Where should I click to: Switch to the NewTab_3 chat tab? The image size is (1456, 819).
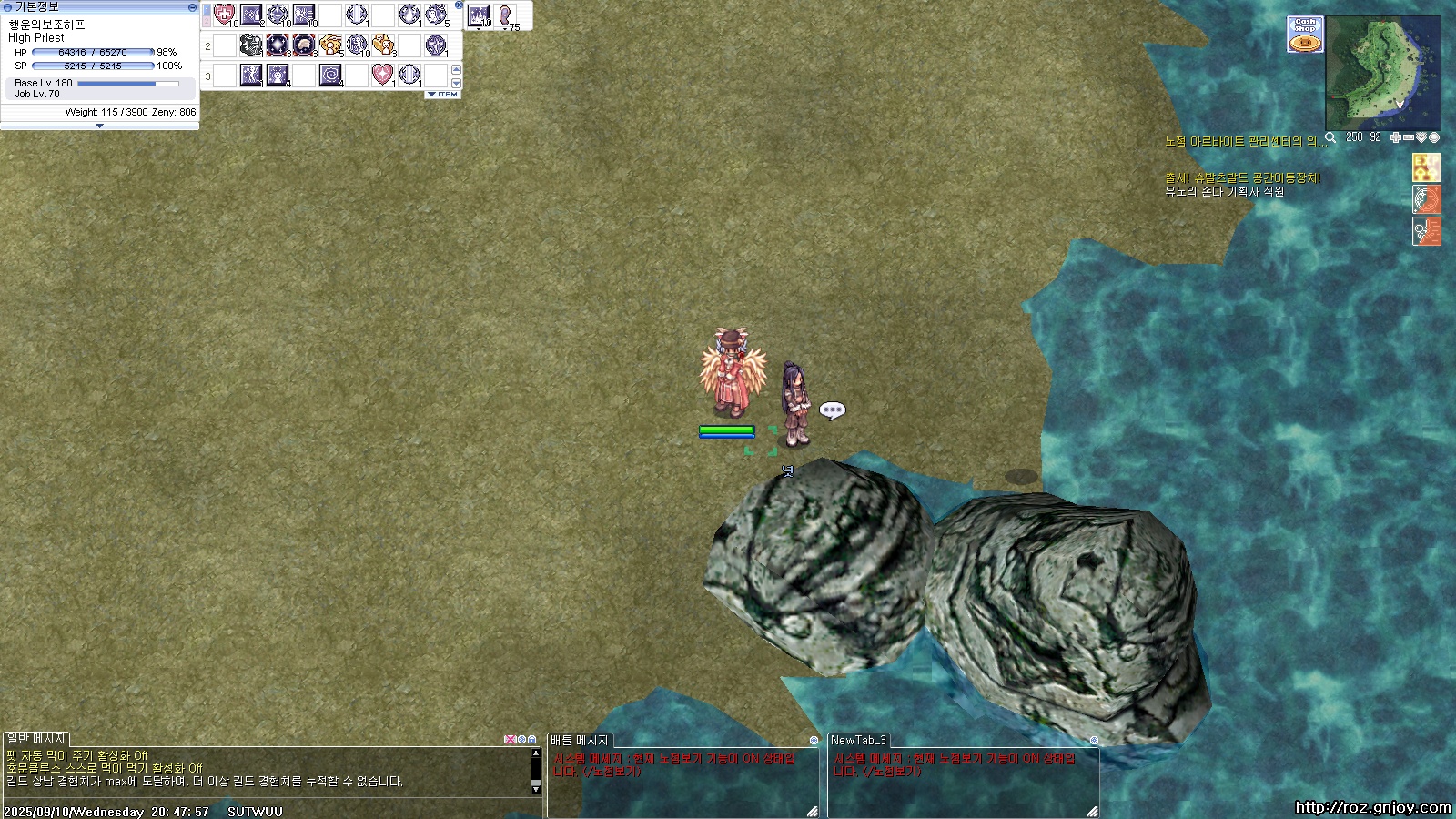coord(857,740)
